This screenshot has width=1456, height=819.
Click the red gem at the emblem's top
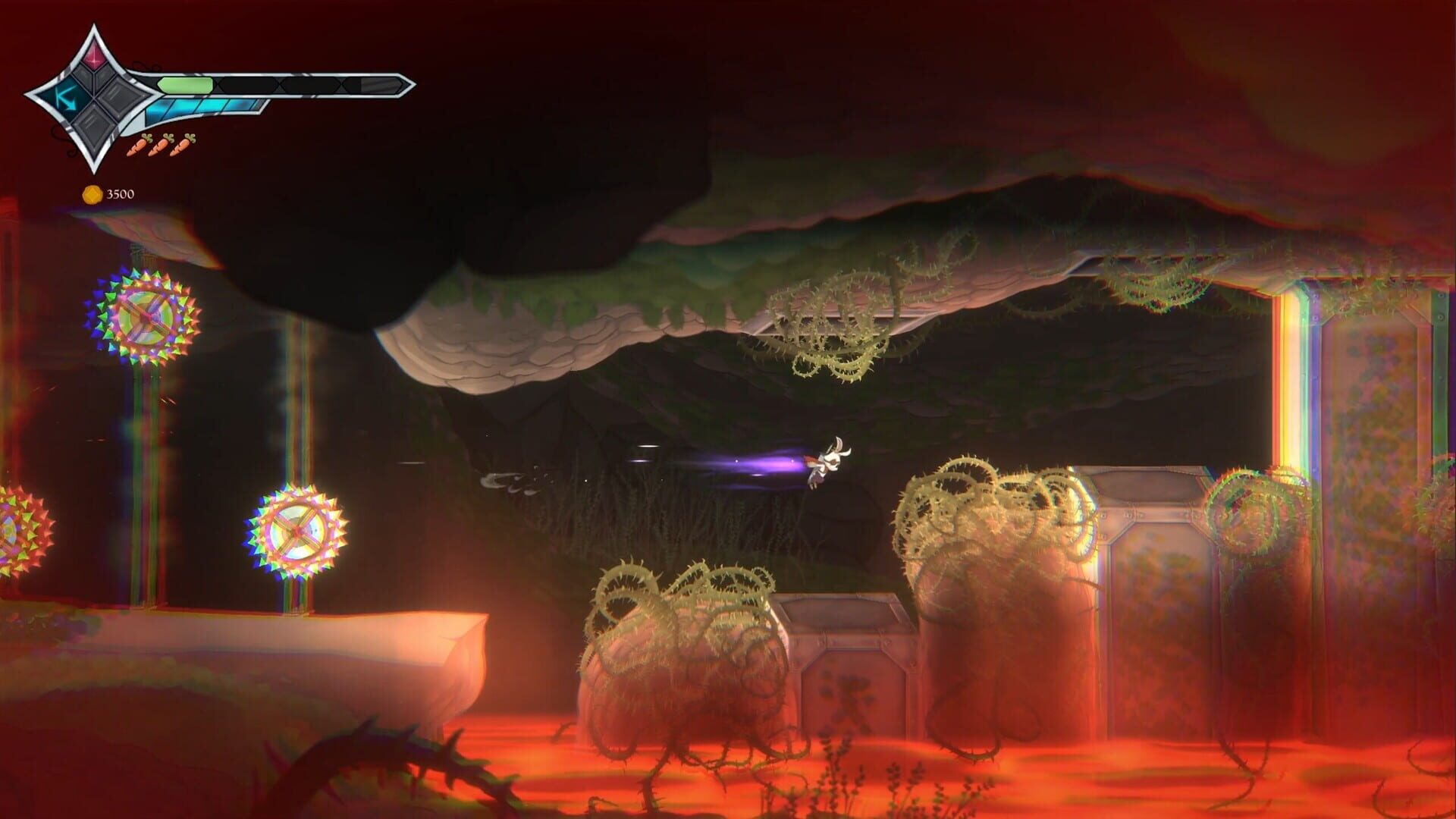pyautogui.click(x=95, y=55)
